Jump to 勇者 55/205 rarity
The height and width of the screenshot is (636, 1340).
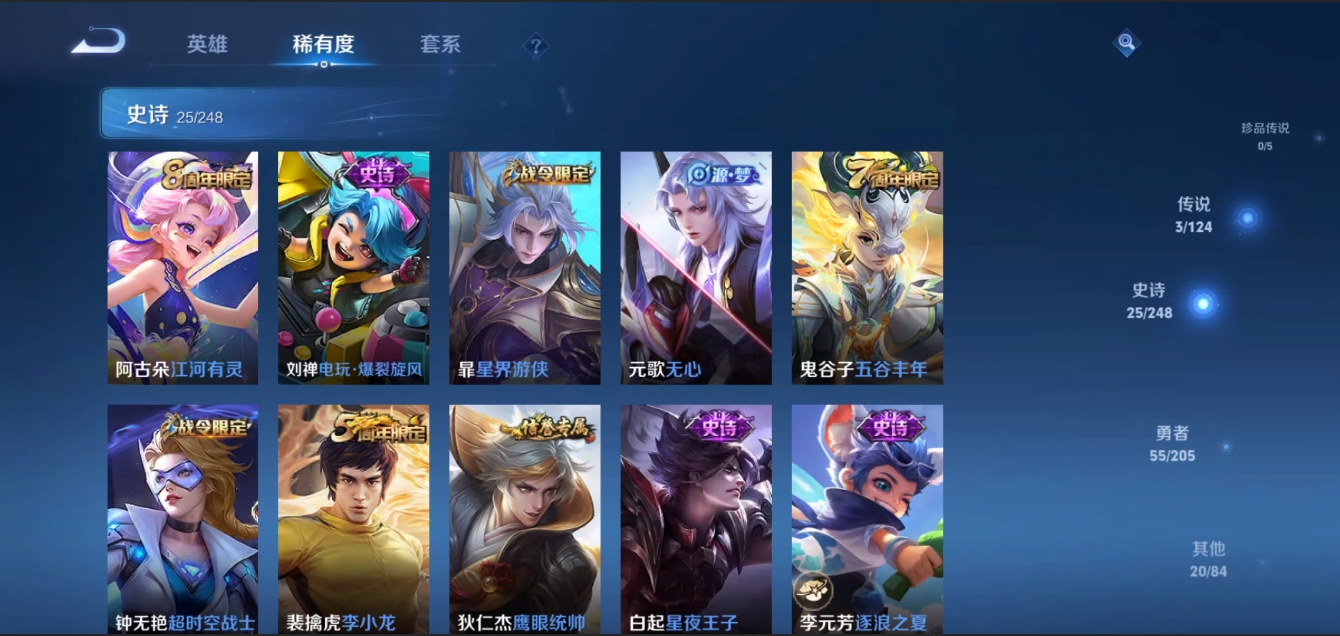pyautogui.click(x=1172, y=444)
